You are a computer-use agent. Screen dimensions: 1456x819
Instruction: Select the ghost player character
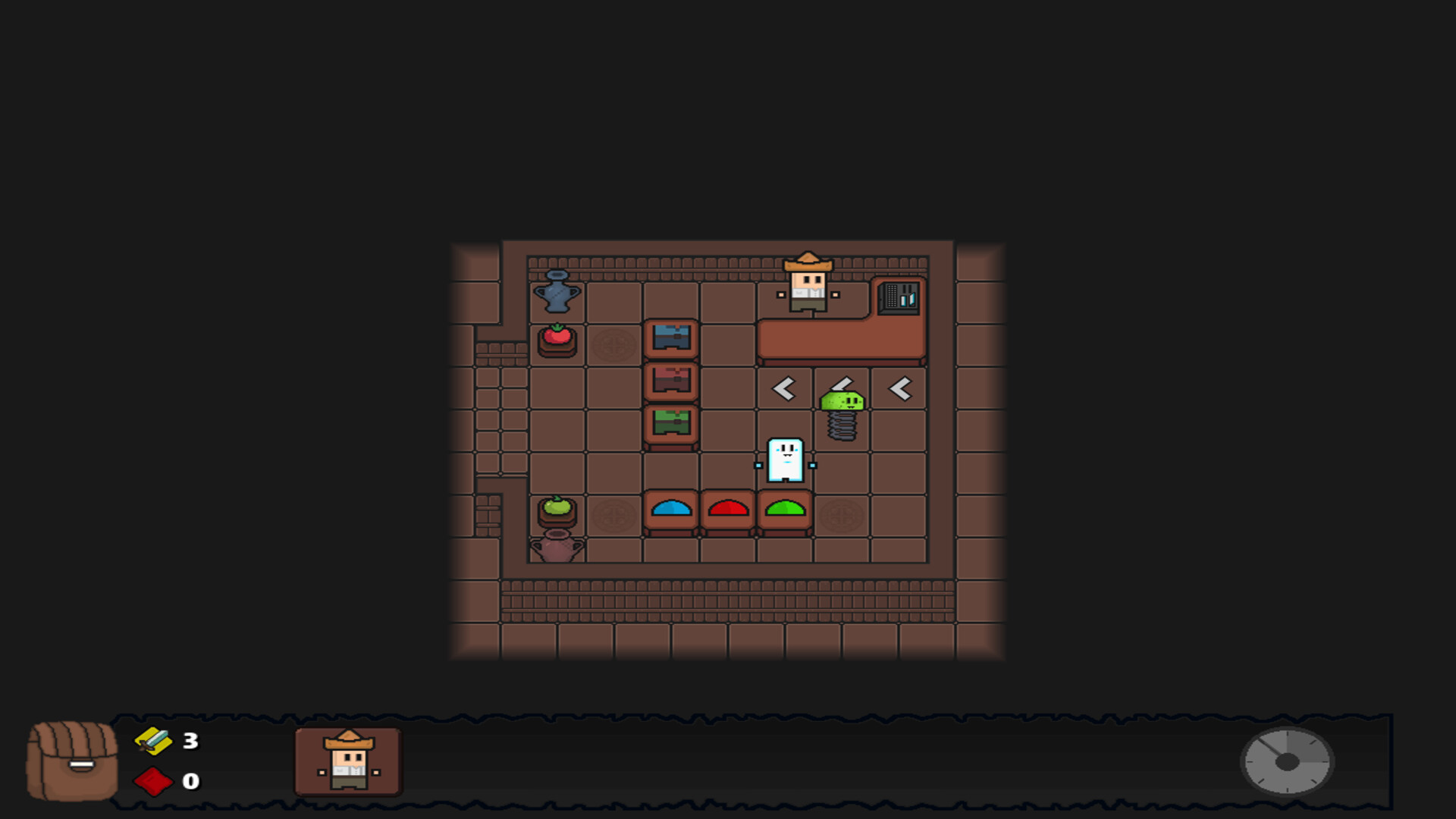[x=786, y=460]
